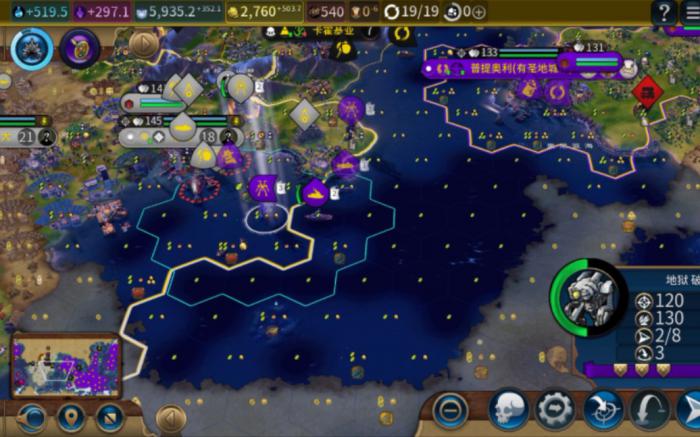Viewport: 700px width, 437px height.
Task: Add governor title with plus button
Action: coord(479,12)
